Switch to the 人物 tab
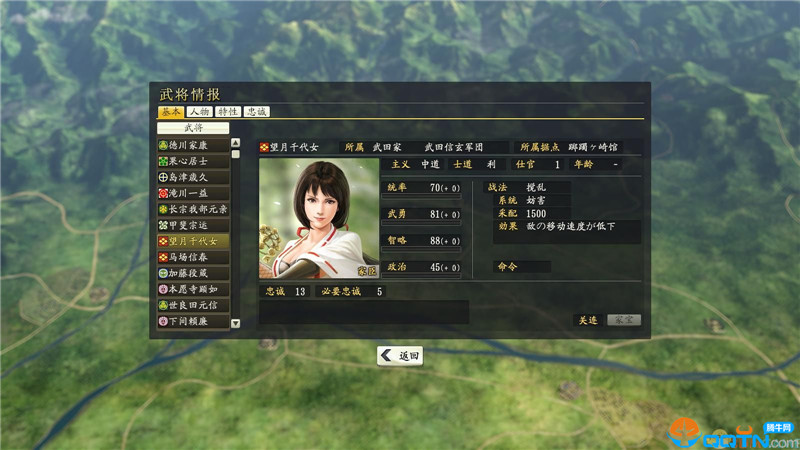The image size is (800, 450). 199,112
